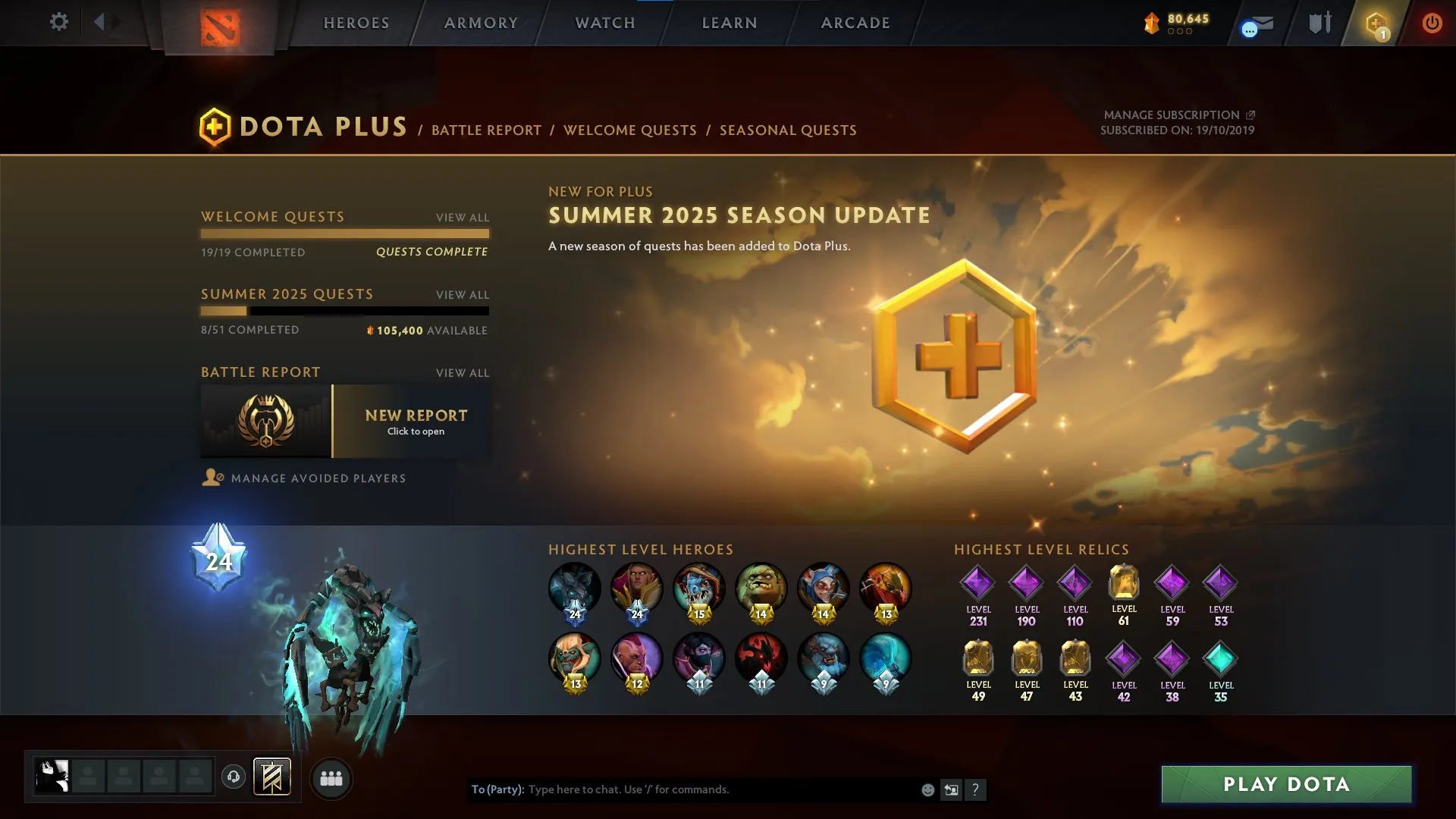Click the Summer 2025 quests progress bar
The height and width of the screenshot is (819, 1456).
point(345,311)
